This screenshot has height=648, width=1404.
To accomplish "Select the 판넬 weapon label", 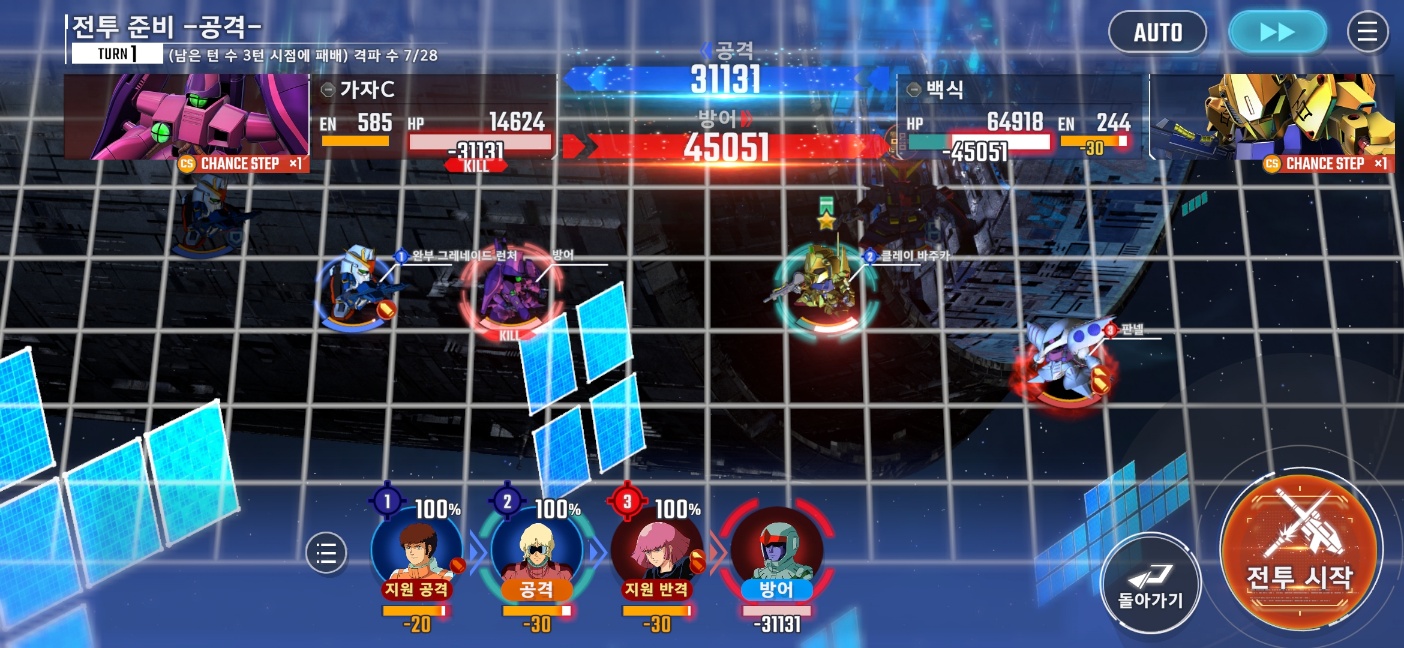I will click(1132, 329).
